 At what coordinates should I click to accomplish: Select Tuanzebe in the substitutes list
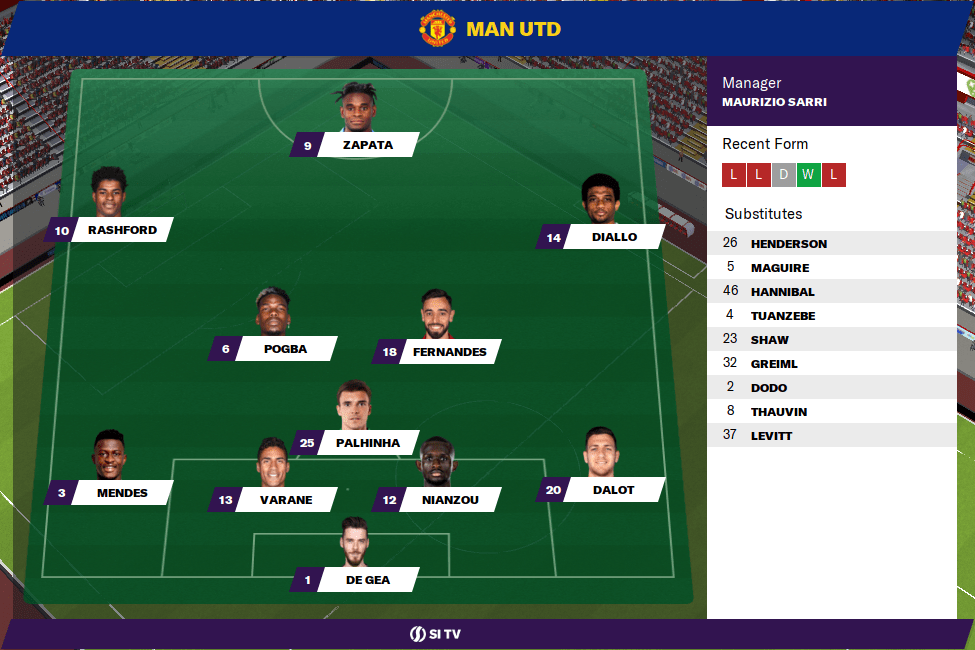pos(832,316)
